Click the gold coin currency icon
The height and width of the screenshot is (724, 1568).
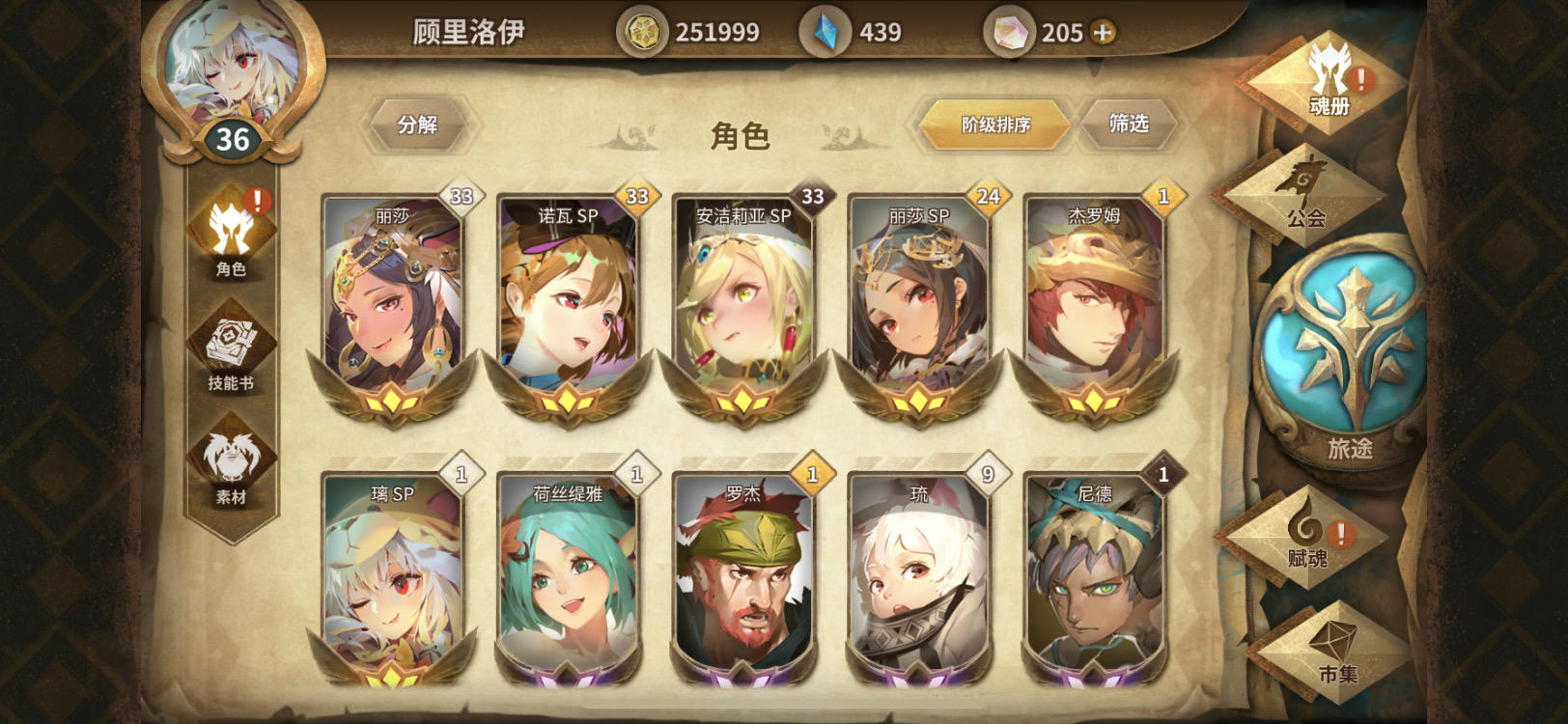click(x=643, y=31)
